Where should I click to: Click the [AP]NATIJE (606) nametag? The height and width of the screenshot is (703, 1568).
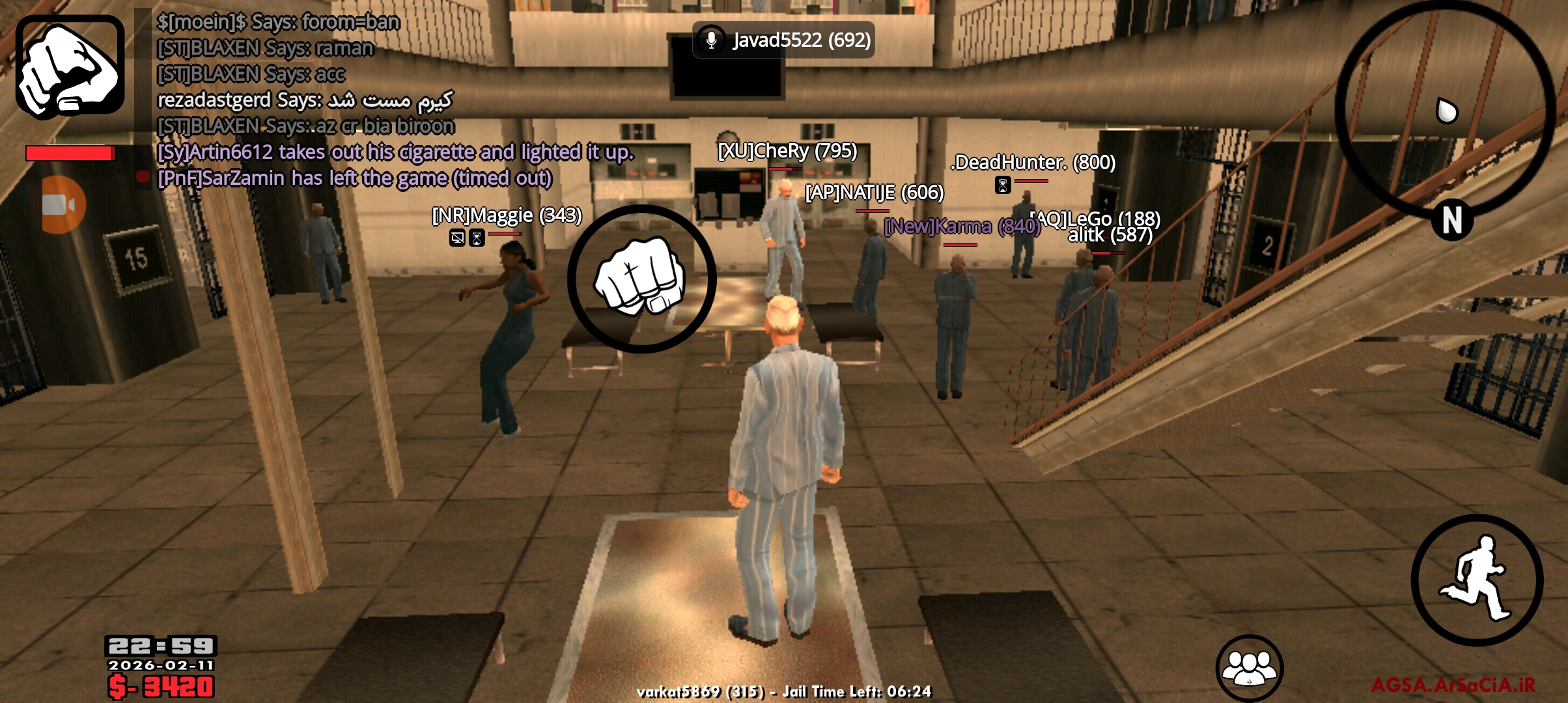click(873, 193)
